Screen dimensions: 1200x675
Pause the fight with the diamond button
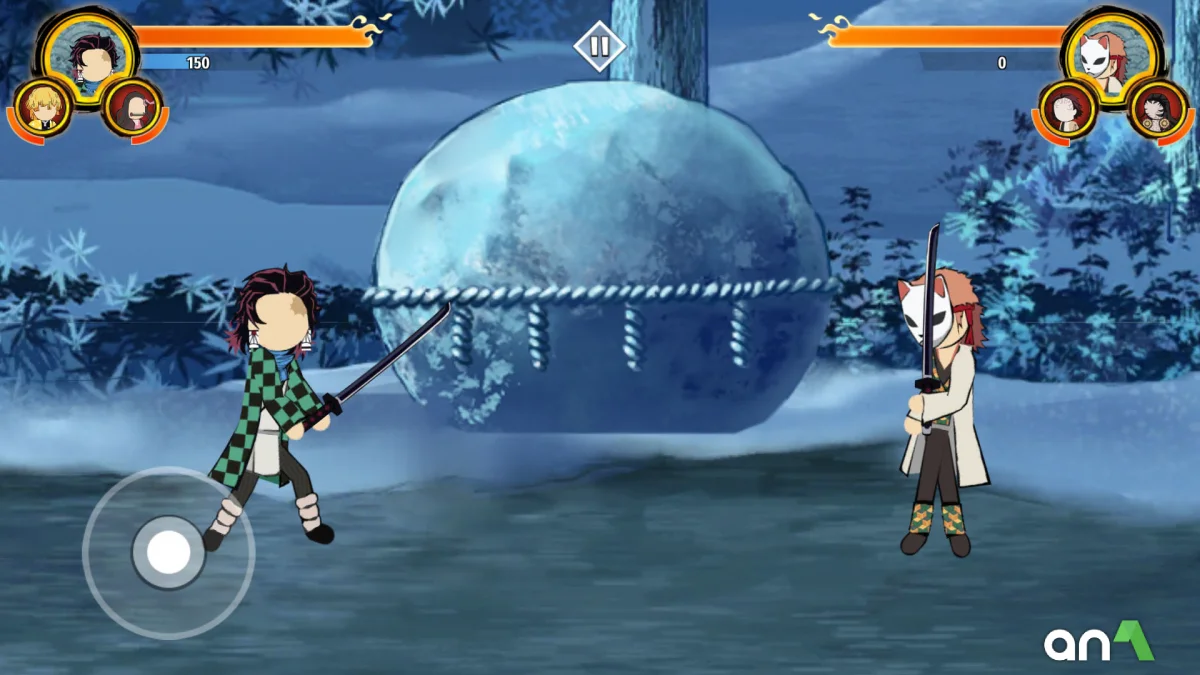(x=599, y=46)
